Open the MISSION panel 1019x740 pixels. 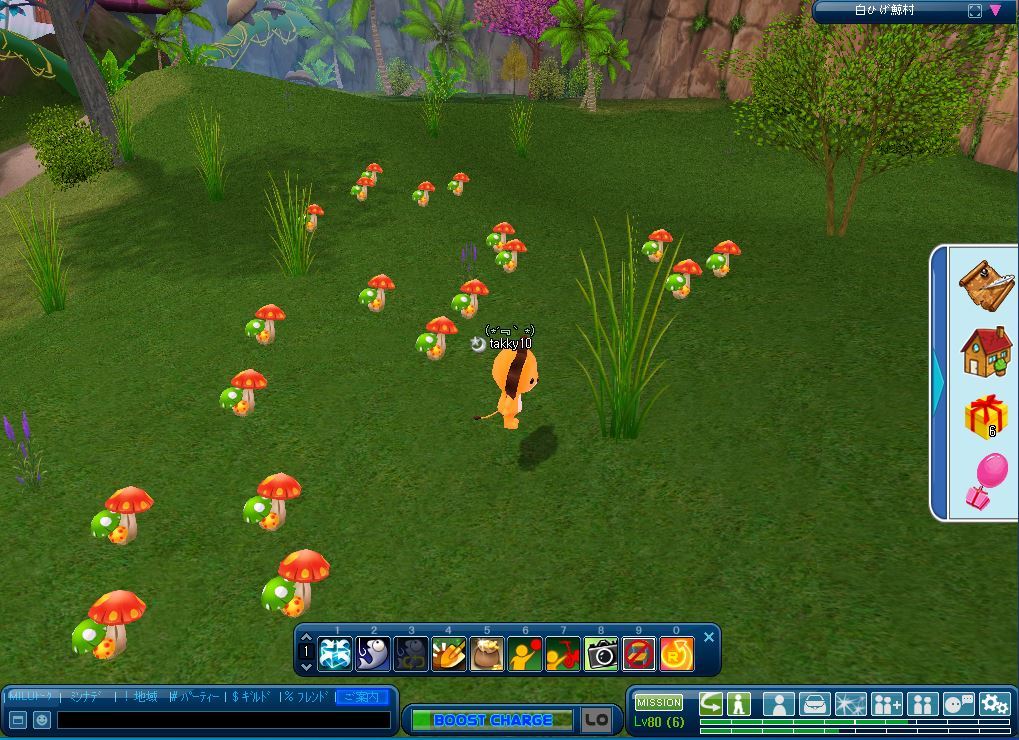point(659,702)
